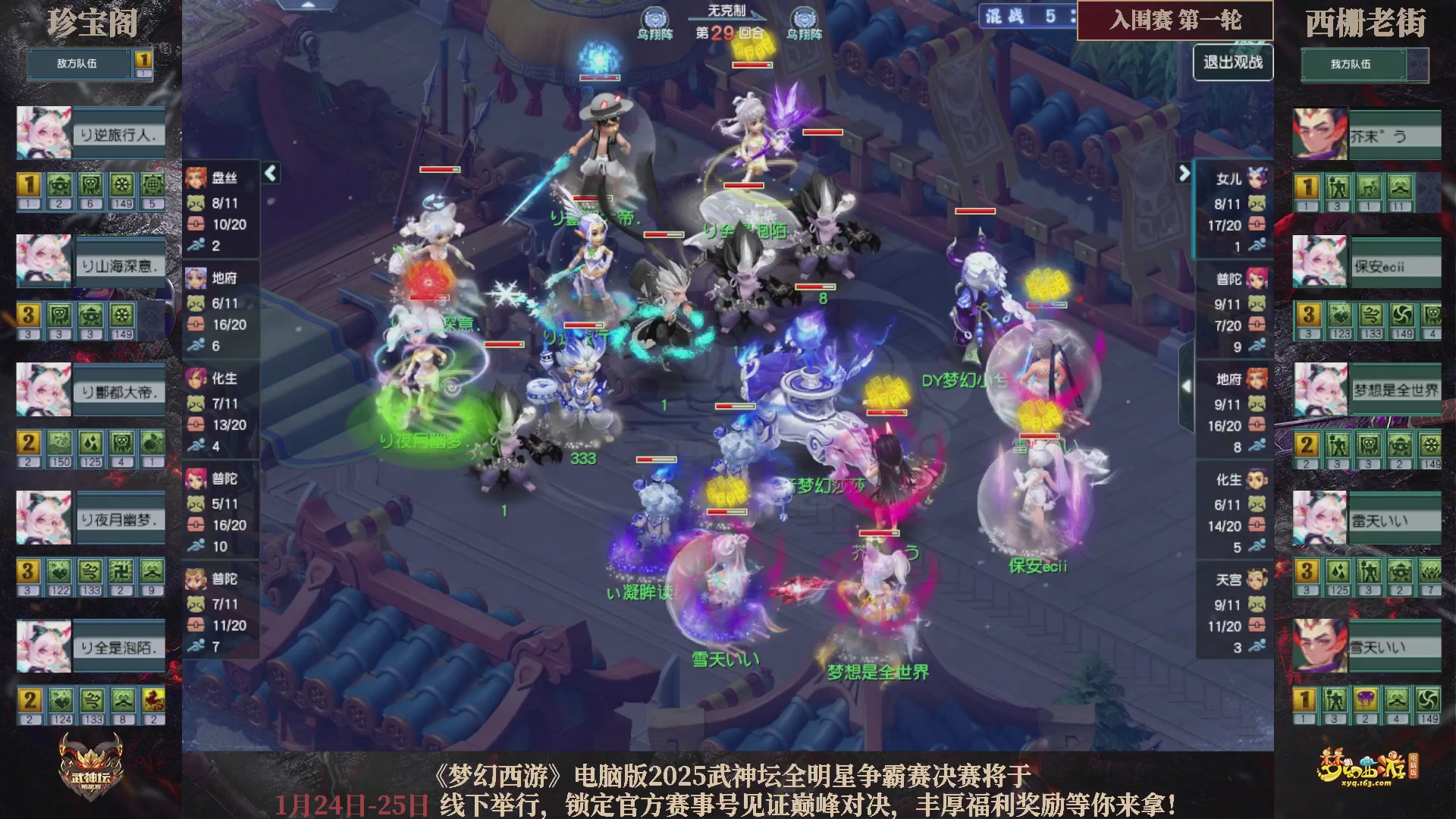This screenshot has width=1456, height=819.
Task: Click the left 鸟翔阵 formation emblem
Action: click(655, 17)
